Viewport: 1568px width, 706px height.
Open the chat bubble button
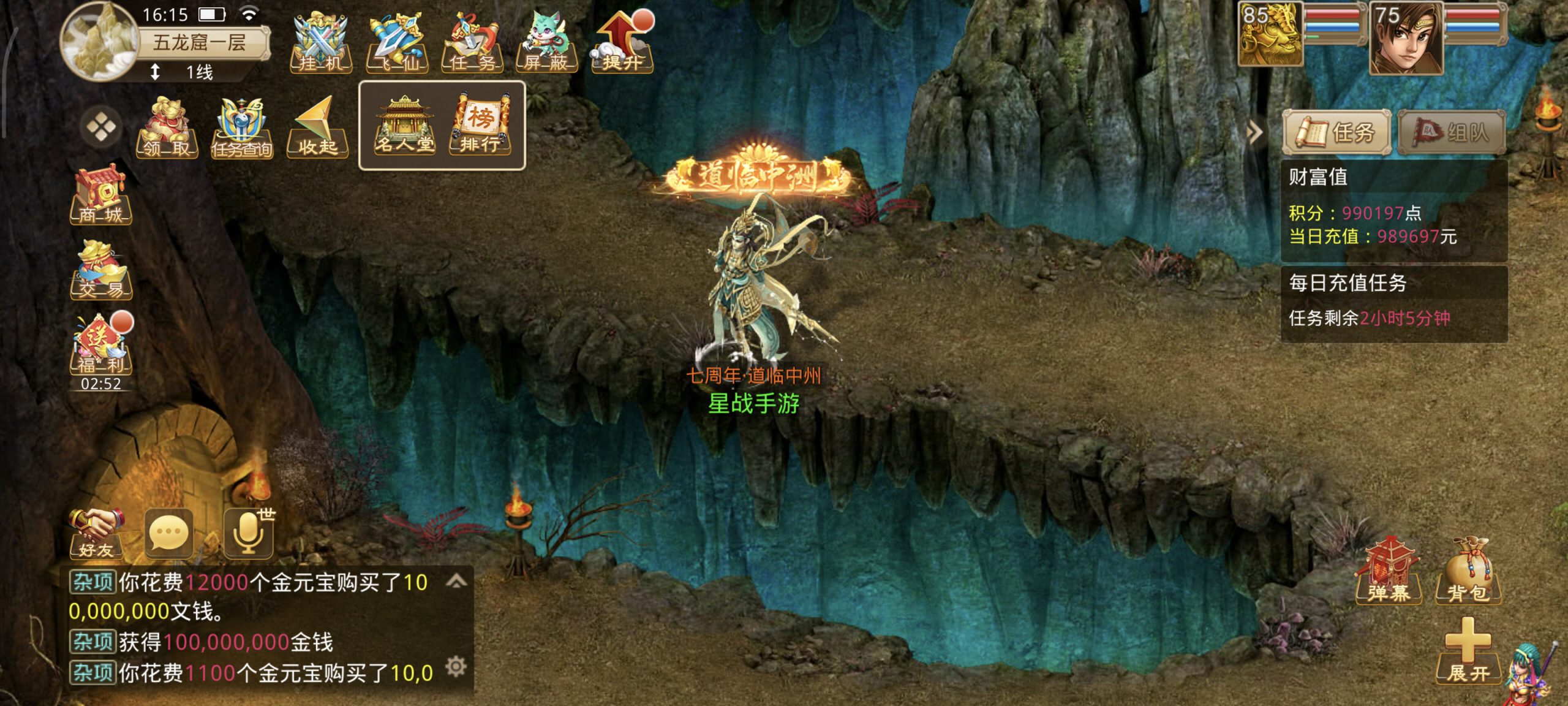[169, 533]
